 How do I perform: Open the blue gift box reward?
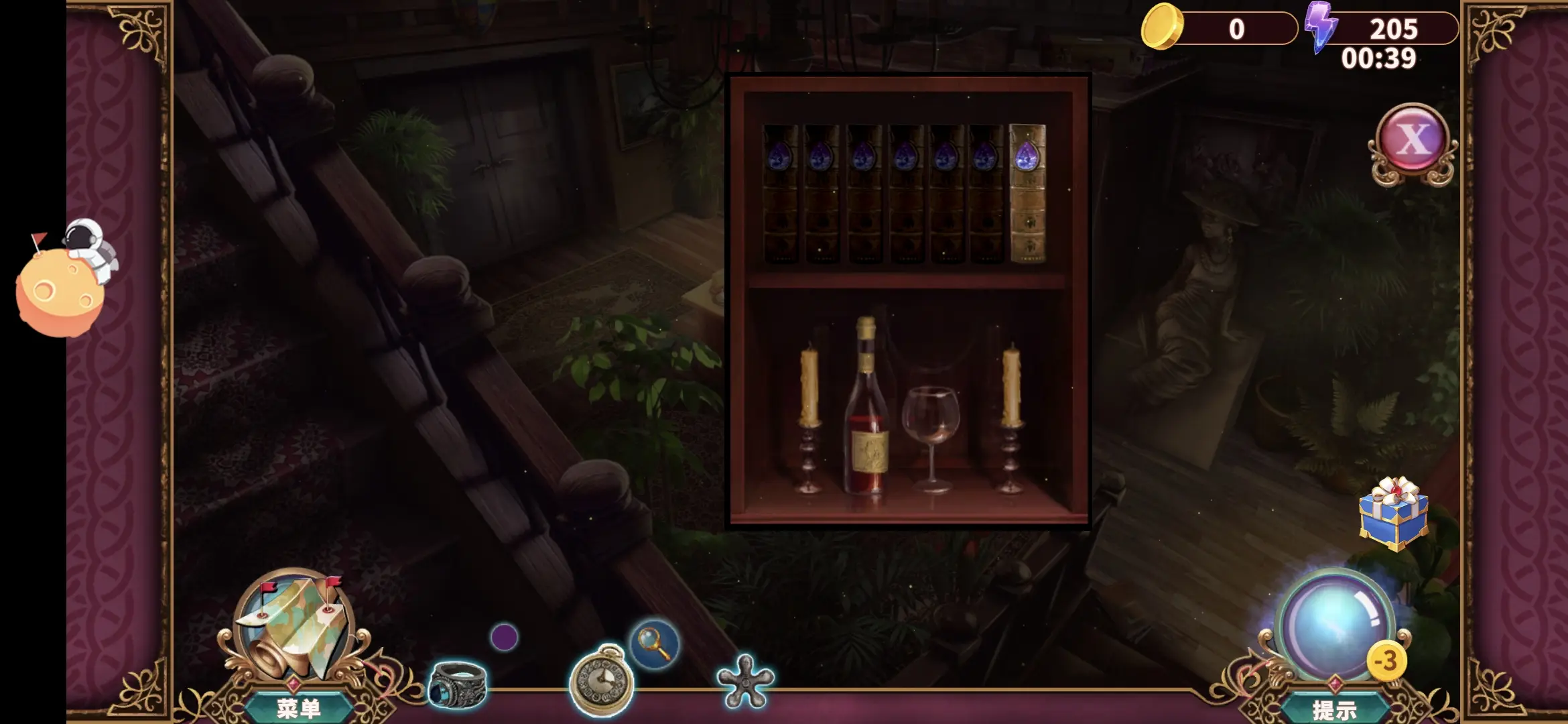pyautogui.click(x=1394, y=514)
